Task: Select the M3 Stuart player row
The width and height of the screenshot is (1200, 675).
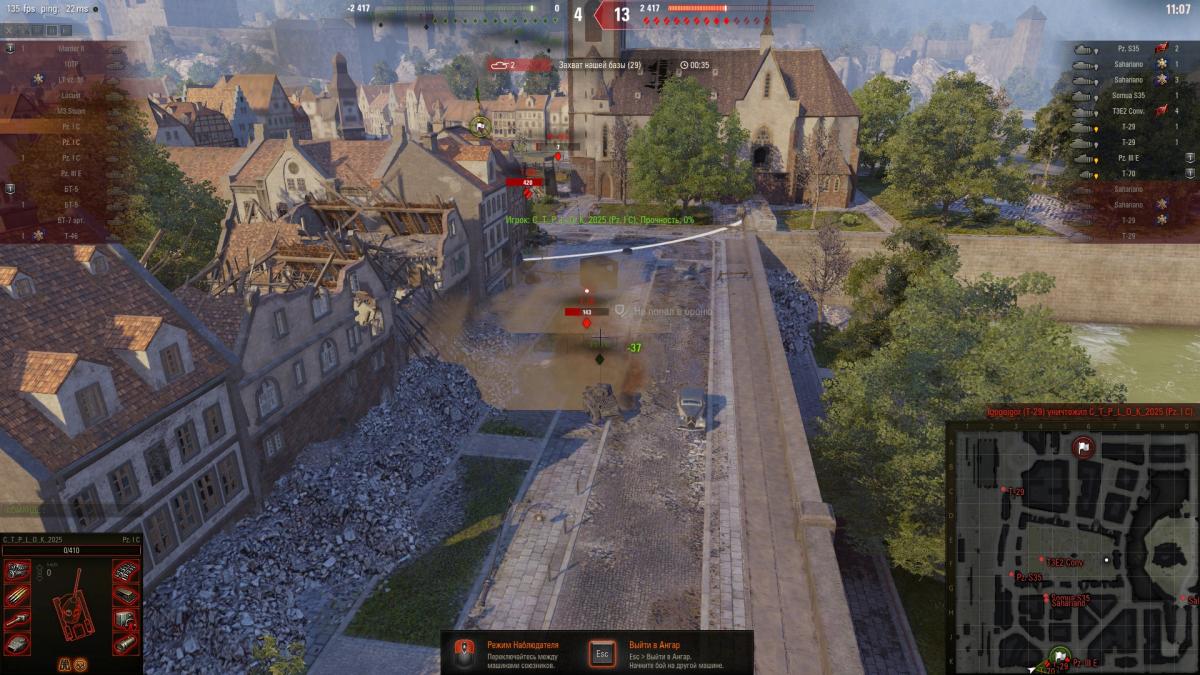Action: point(70,111)
